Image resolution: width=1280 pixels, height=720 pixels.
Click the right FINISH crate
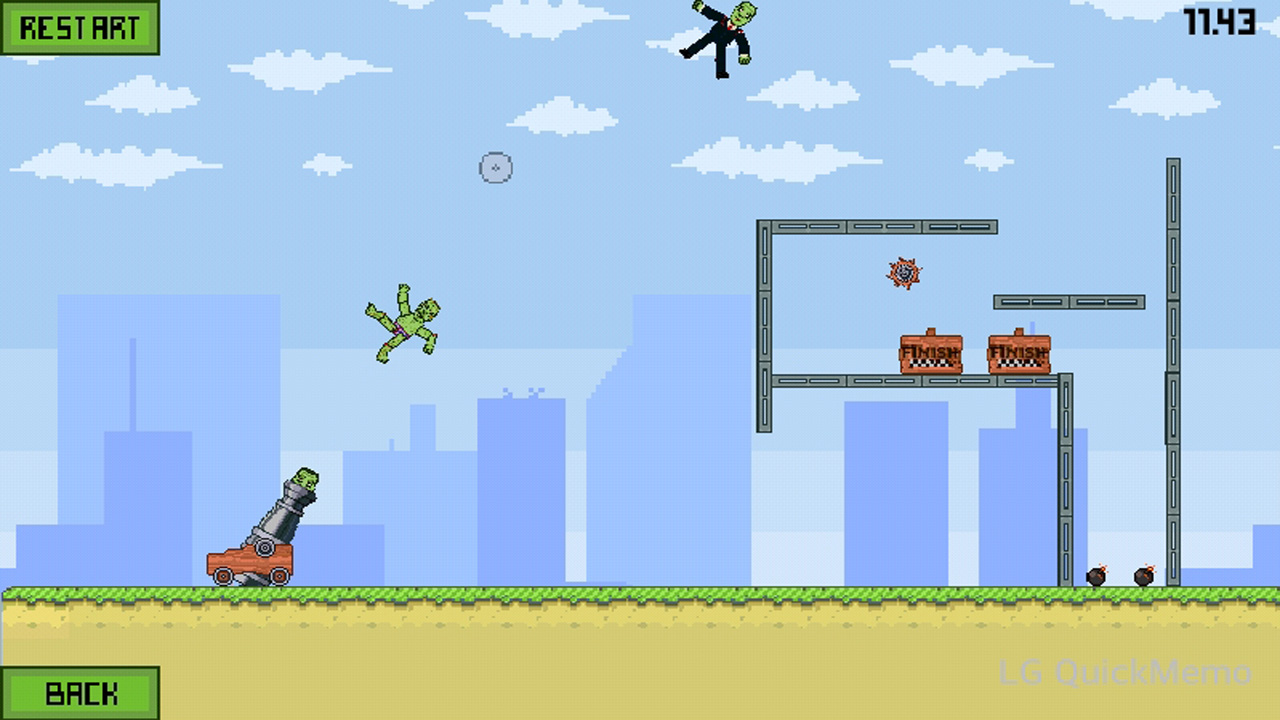pyautogui.click(x=1019, y=355)
